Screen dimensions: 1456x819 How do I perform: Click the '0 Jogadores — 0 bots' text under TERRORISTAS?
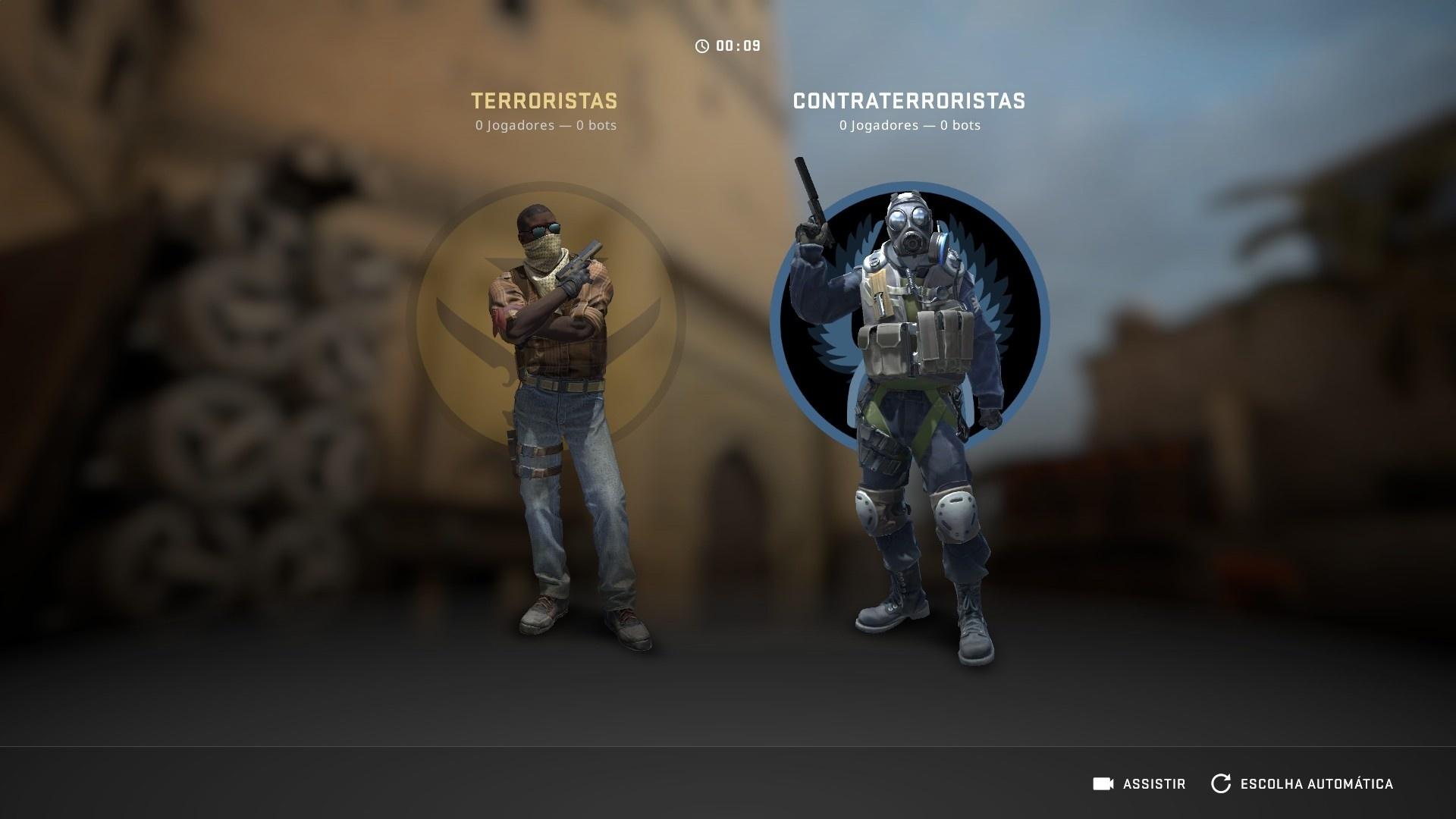tap(544, 125)
